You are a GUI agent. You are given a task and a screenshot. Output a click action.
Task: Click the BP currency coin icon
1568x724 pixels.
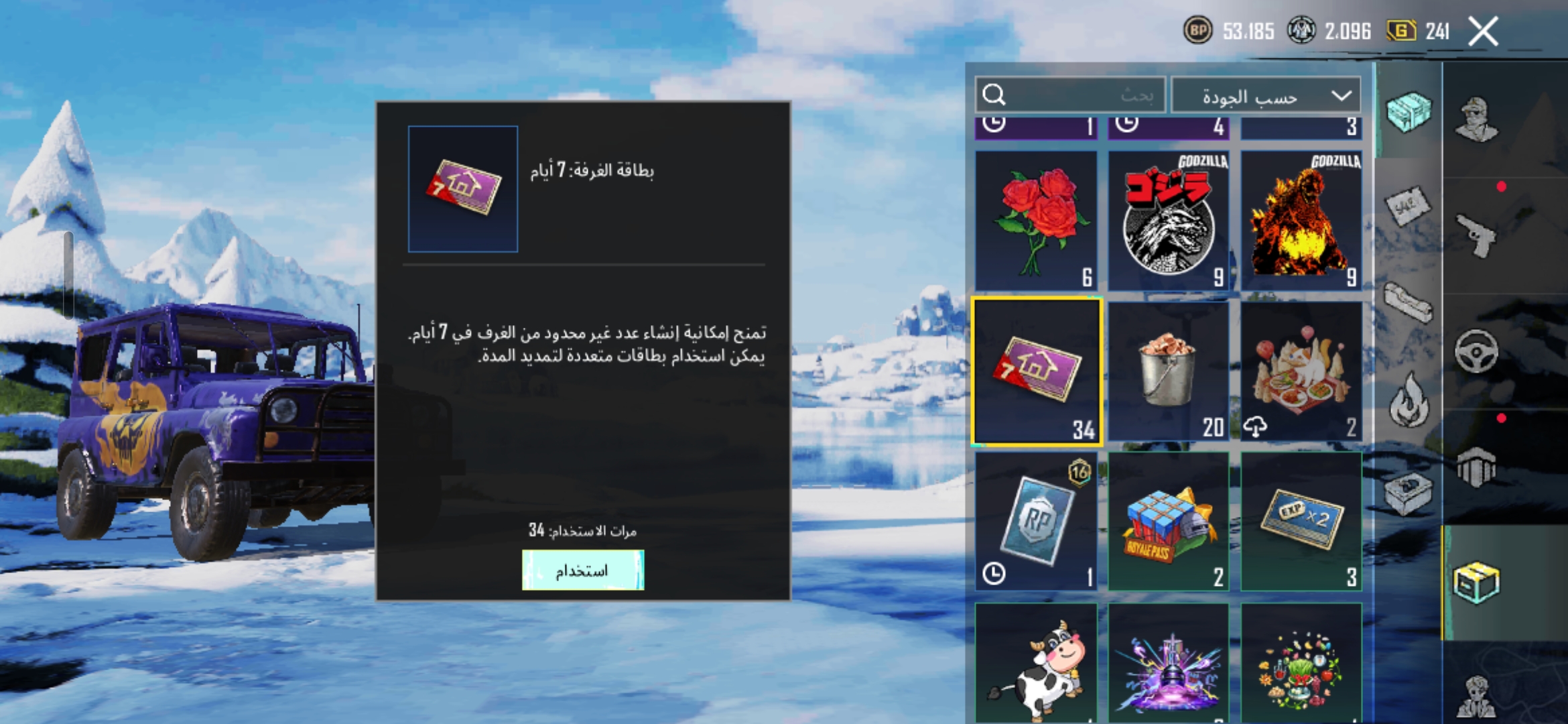pyautogui.click(x=1199, y=30)
